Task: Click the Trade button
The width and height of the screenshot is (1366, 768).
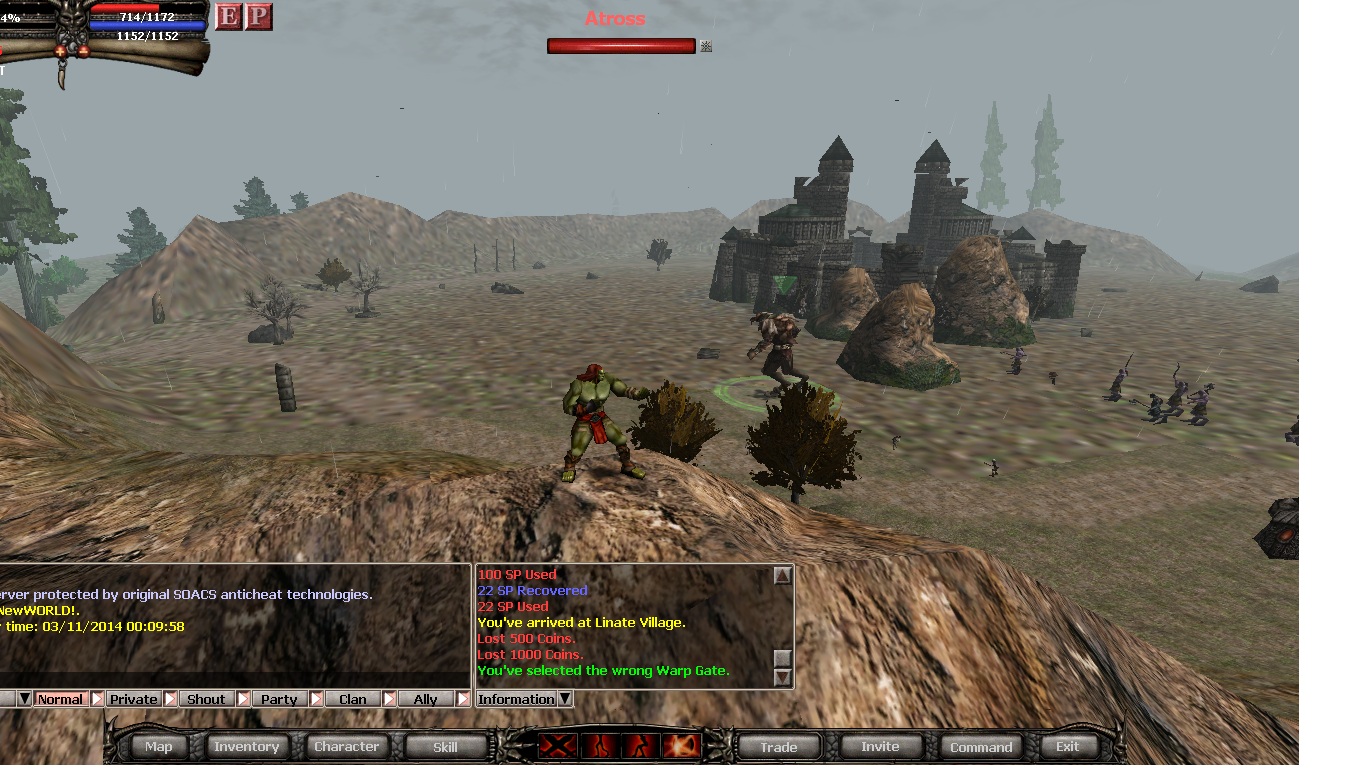Action: pos(778,746)
